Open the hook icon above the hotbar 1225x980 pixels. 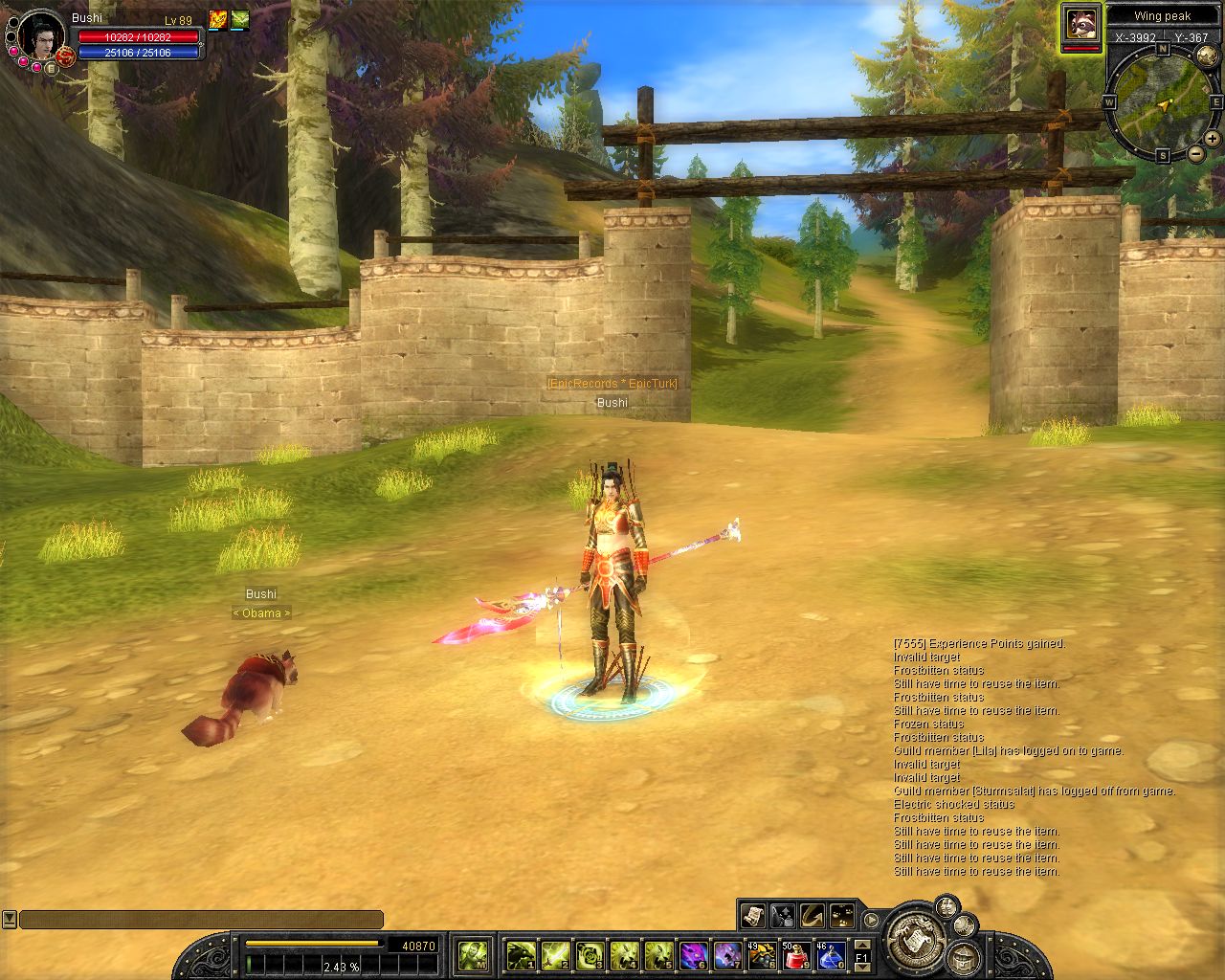tap(813, 916)
